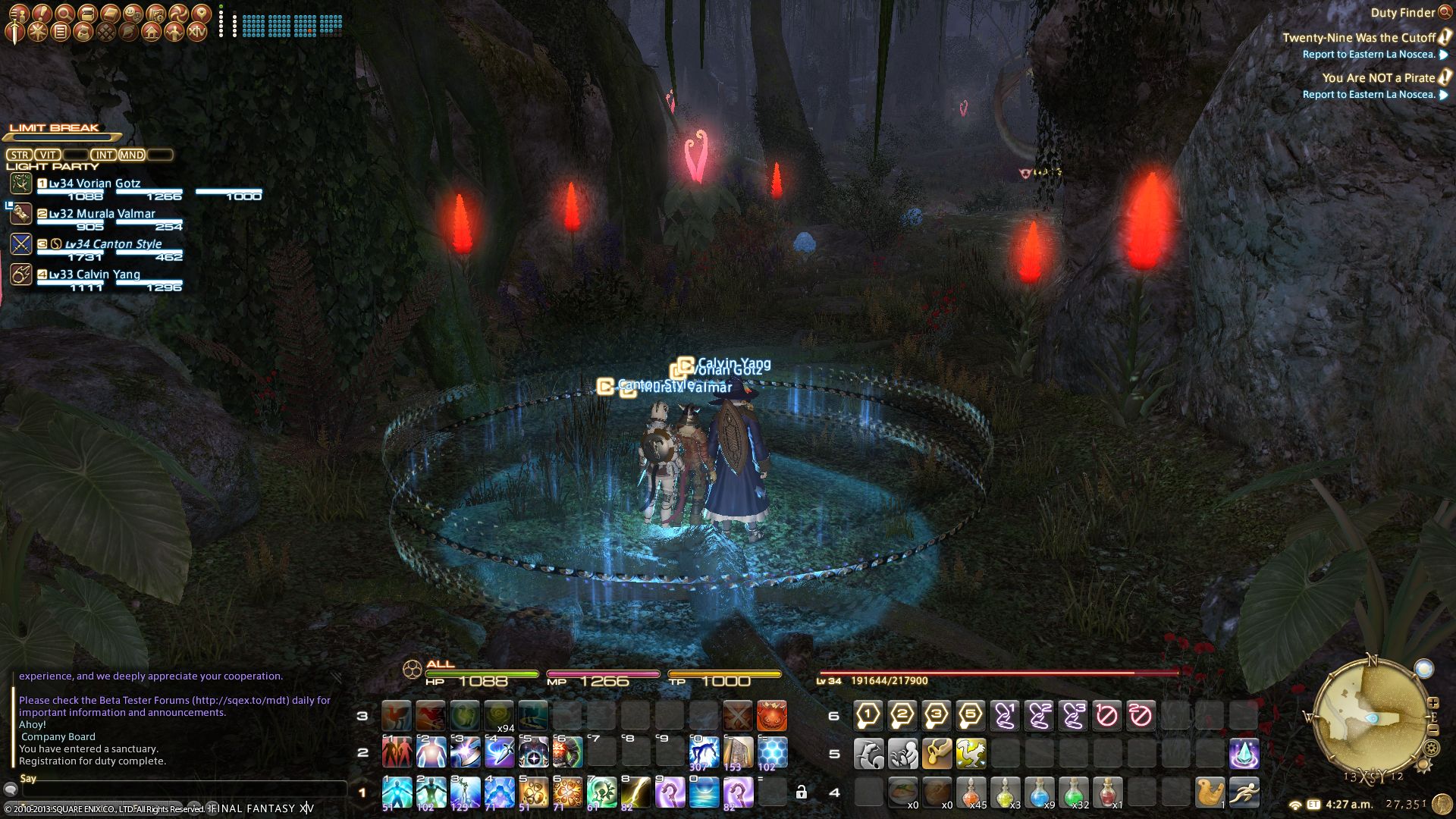
Task: Select Canton Style in the party list
Action: pos(113,244)
